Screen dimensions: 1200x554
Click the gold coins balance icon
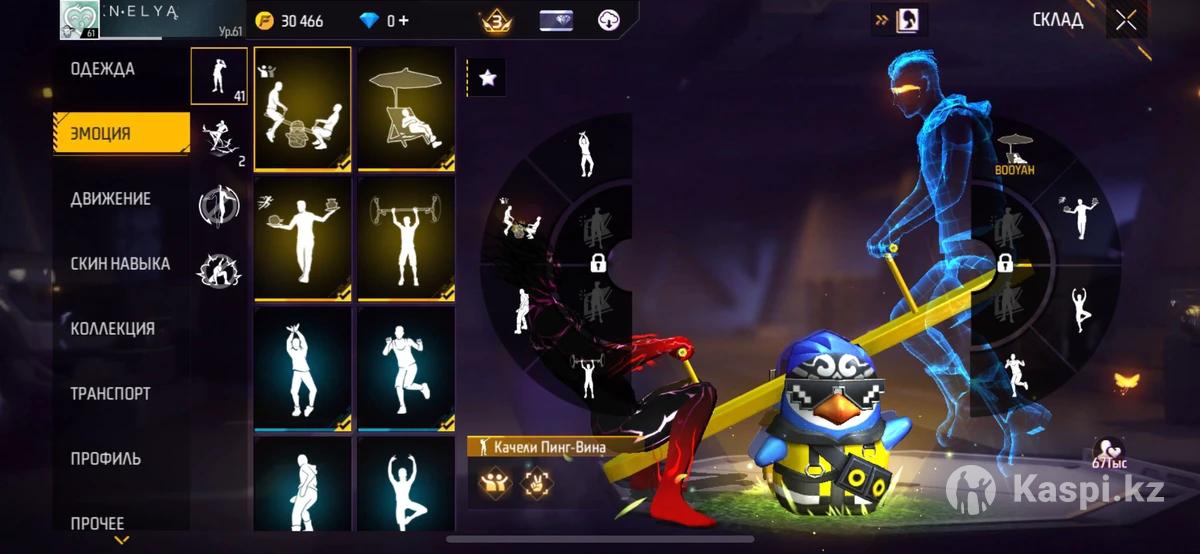point(264,21)
